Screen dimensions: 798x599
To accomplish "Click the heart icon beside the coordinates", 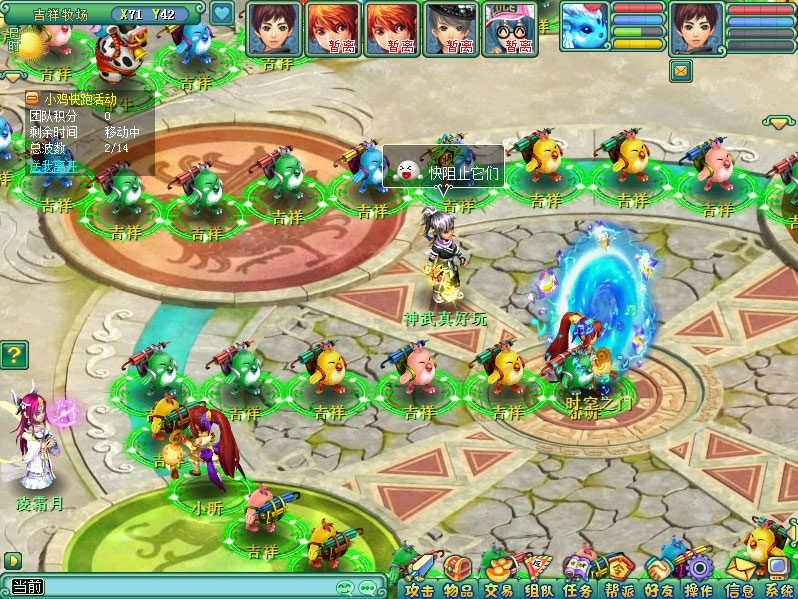I will [221, 15].
